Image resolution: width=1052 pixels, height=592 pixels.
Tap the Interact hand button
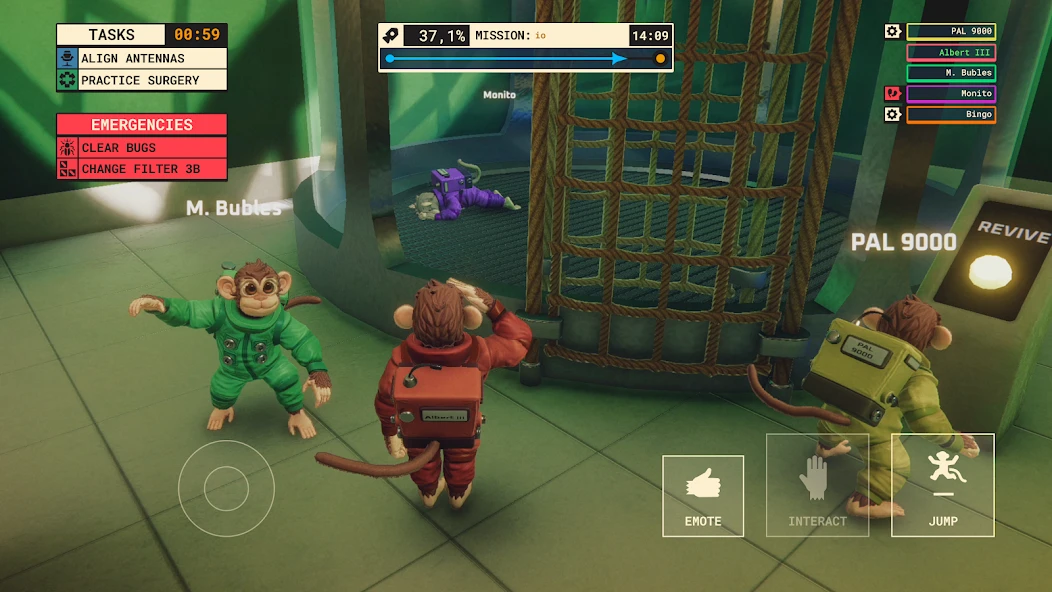coord(817,485)
